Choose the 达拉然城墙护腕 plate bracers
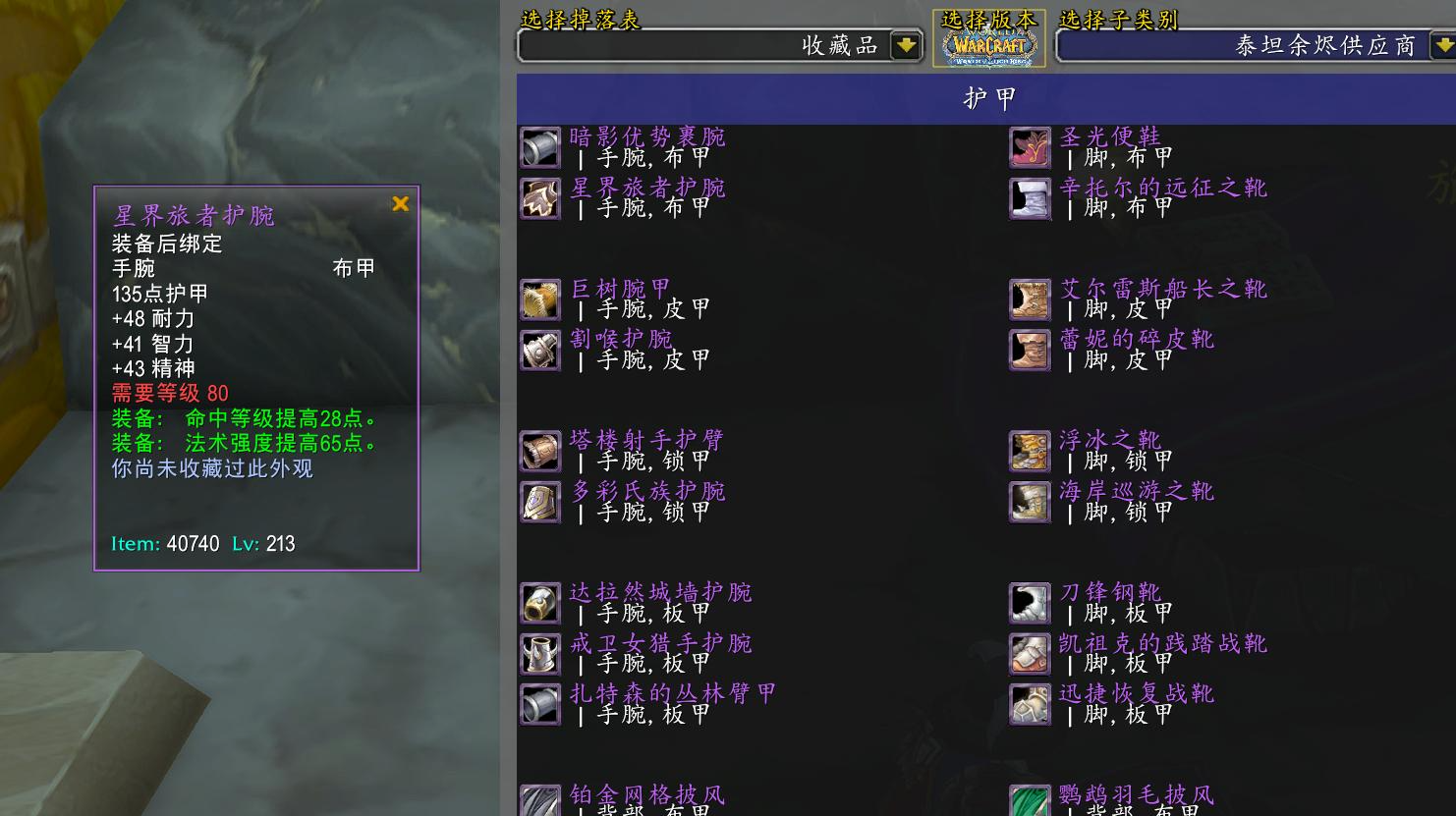 (x=660, y=593)
